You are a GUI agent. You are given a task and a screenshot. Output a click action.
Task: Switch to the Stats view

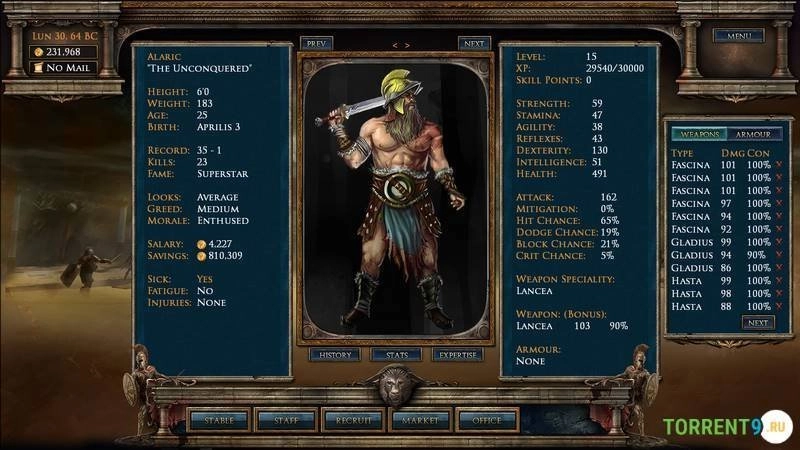click(x=396, y=355)
